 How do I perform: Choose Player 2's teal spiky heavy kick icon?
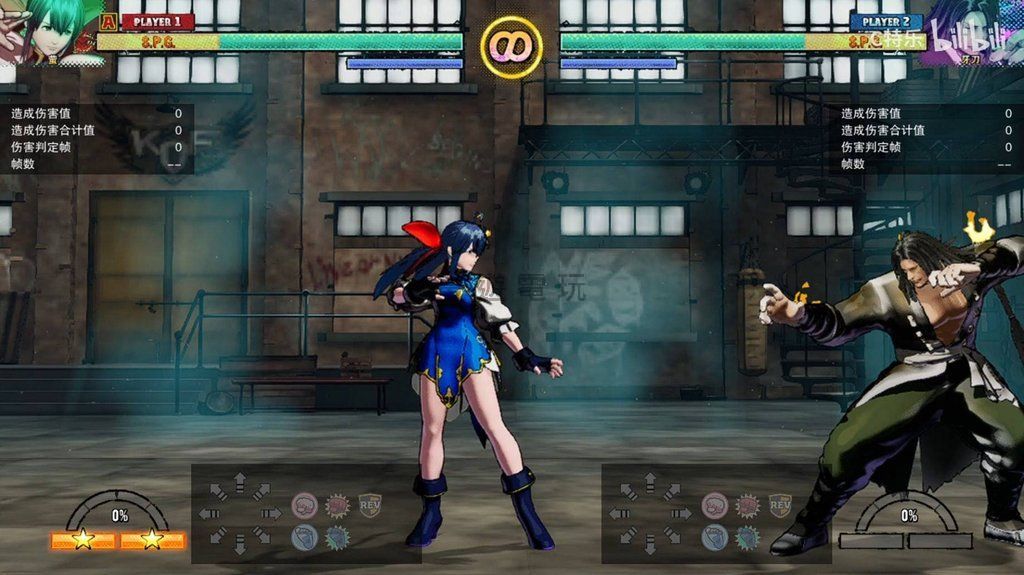click(x=747, y=538)
